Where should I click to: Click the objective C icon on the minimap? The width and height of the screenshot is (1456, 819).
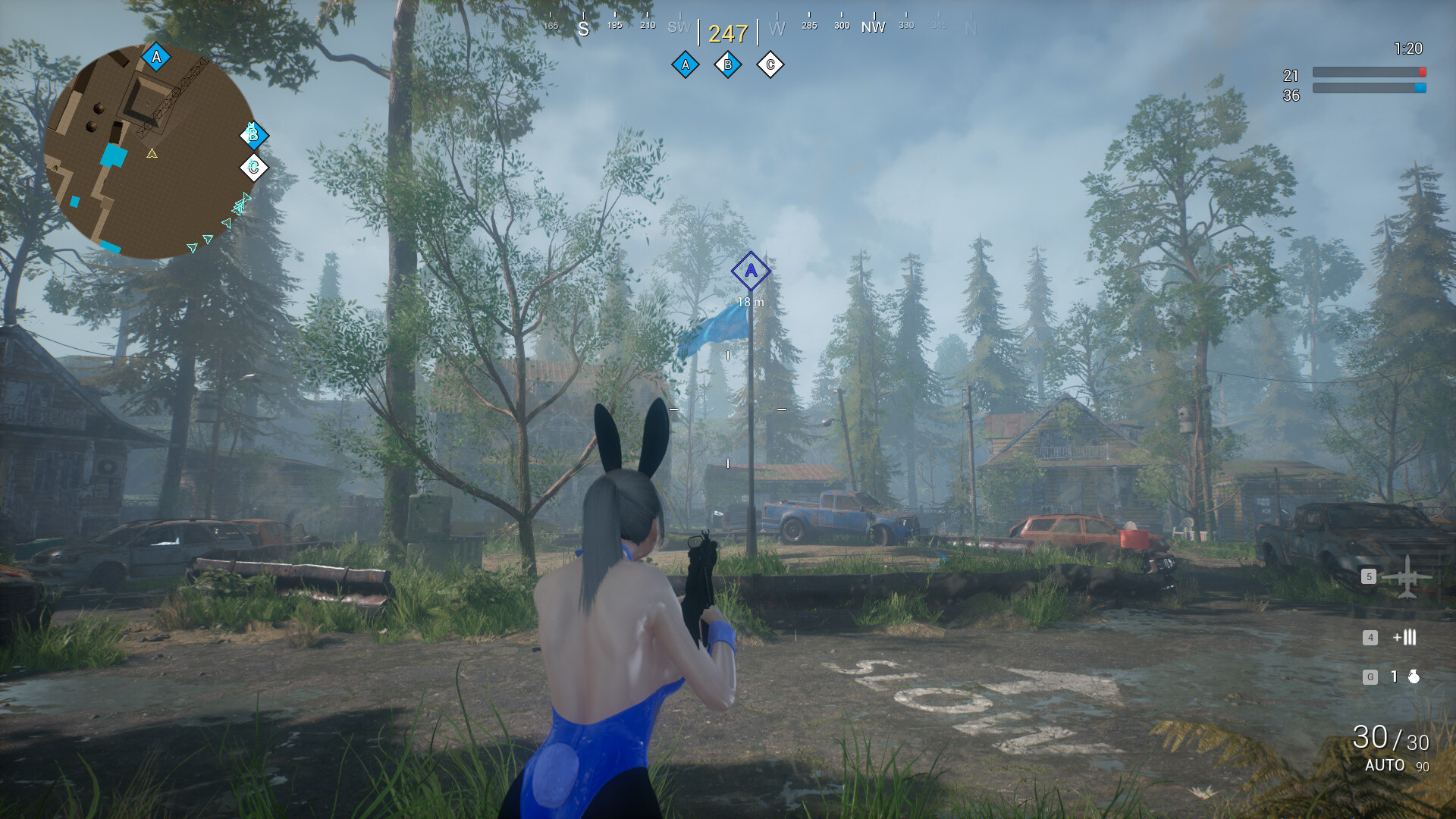click(253, 166)
